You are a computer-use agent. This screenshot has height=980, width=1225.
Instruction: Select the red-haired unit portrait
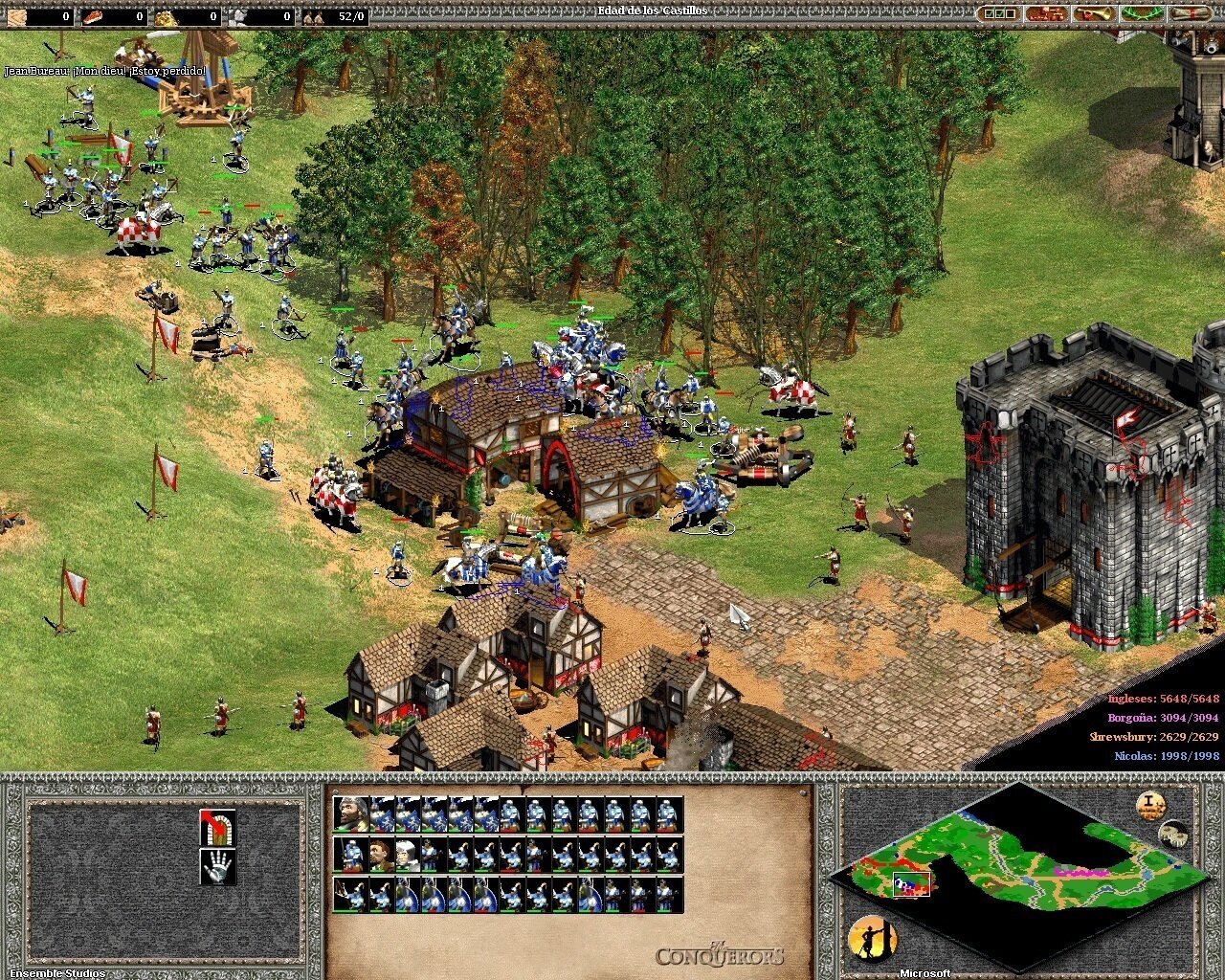(x=380, y=856)
